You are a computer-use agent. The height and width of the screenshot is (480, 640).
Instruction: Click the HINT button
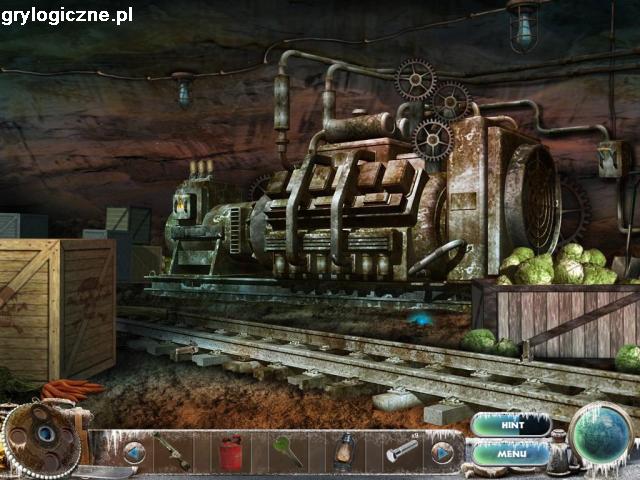point(511,425)
